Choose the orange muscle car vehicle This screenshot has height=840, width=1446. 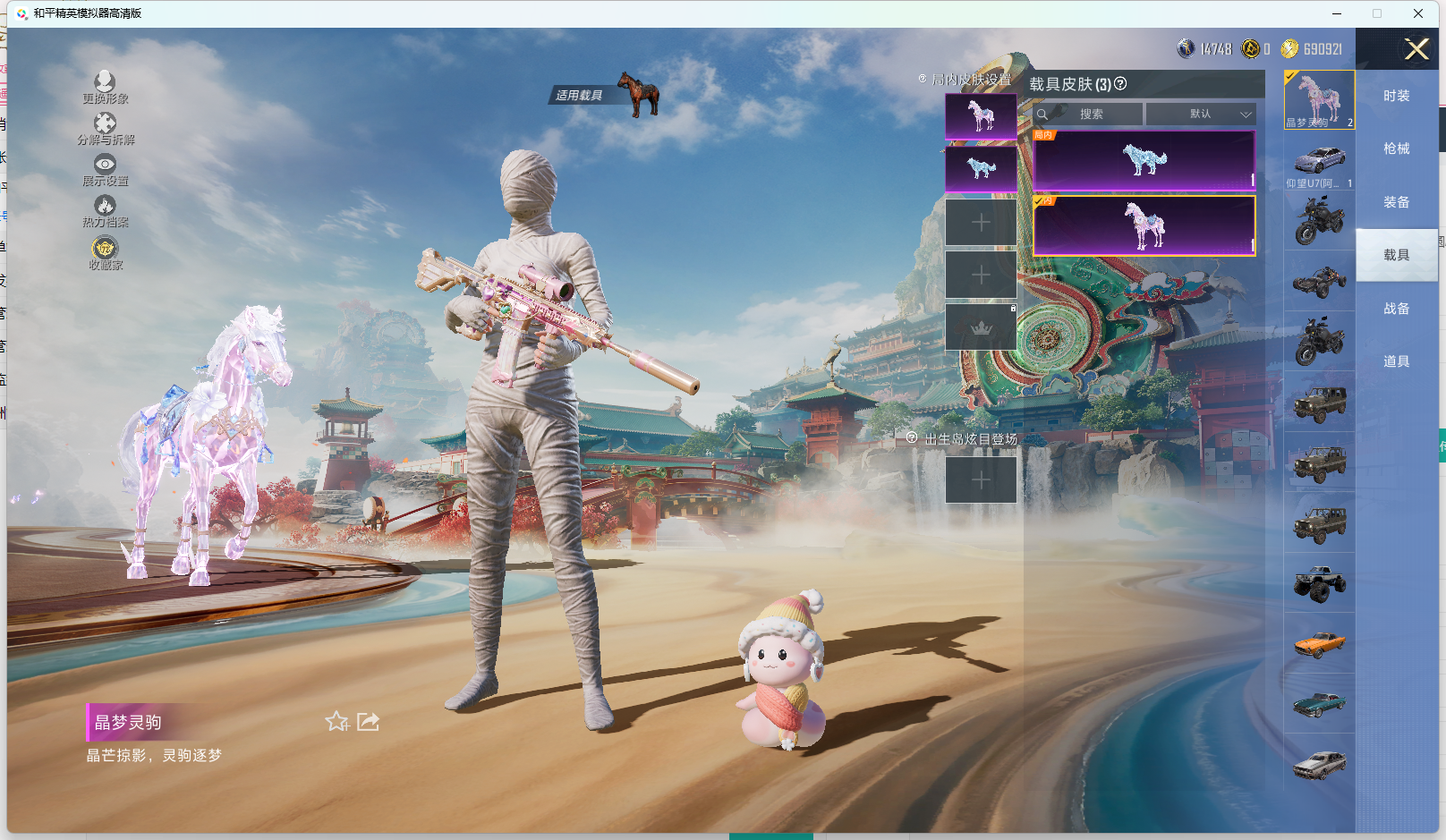tap(1319, 643)
